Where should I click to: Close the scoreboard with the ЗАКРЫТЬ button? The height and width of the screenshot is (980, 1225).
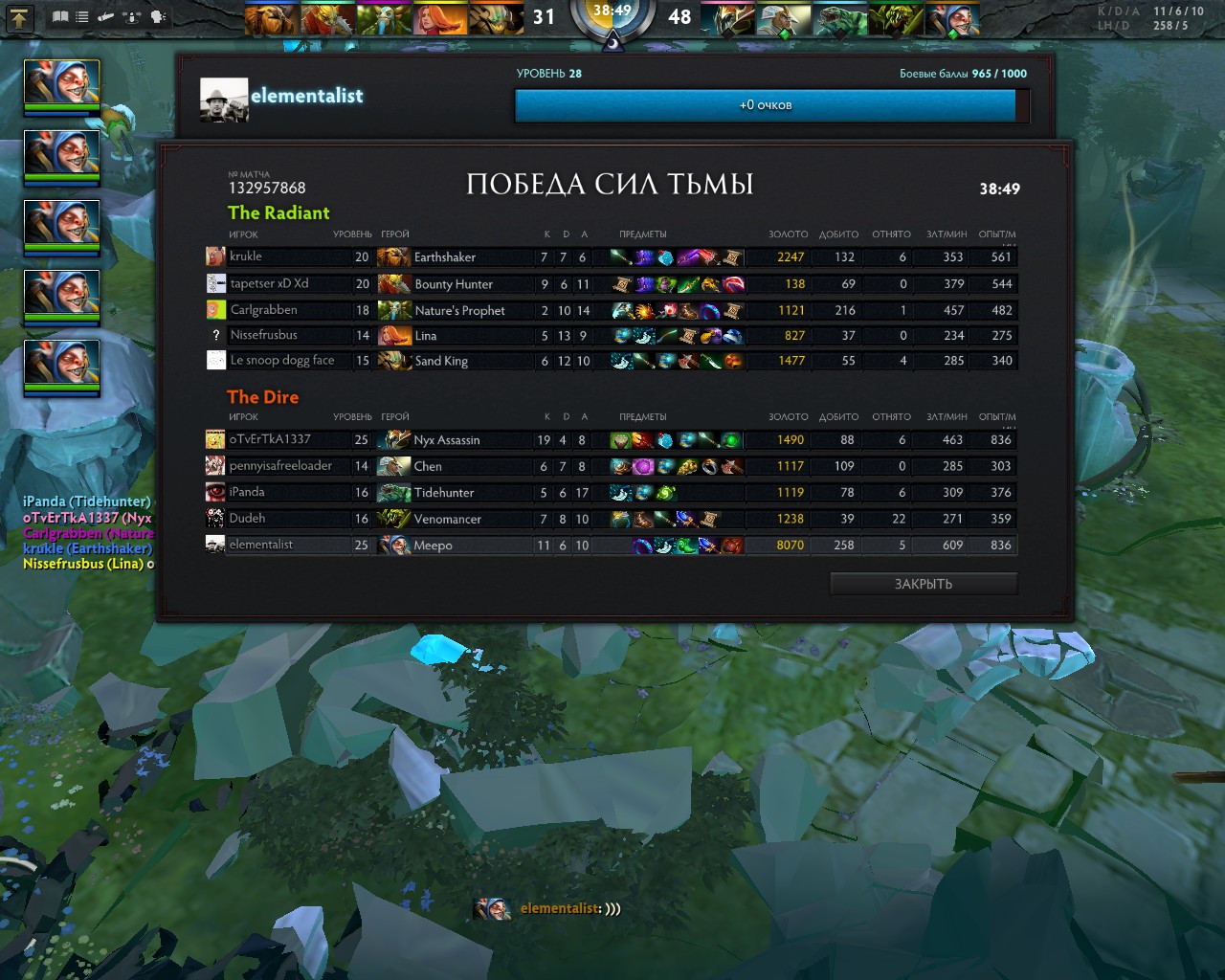coord(923,584)
